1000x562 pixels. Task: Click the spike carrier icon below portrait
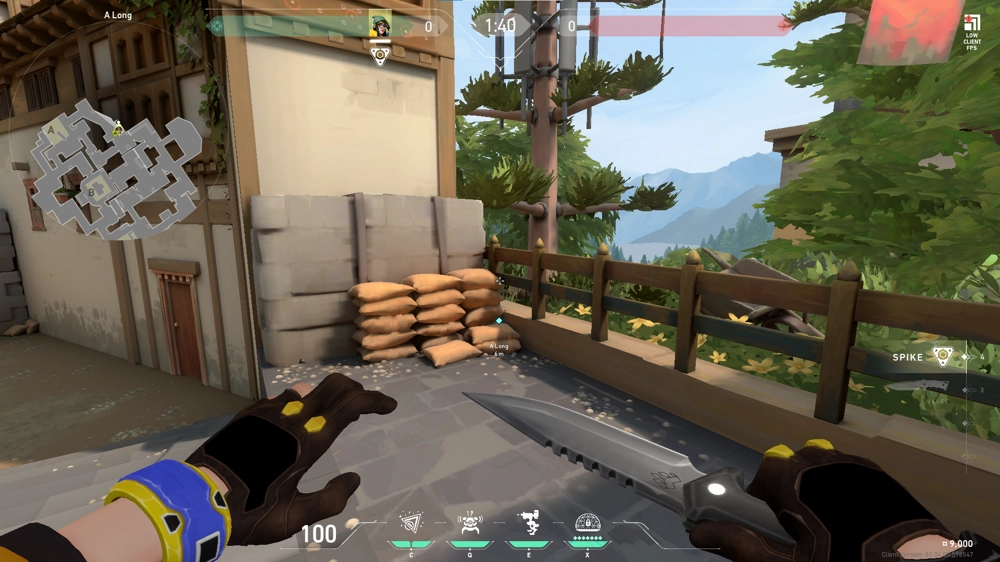tap(380, 56)
